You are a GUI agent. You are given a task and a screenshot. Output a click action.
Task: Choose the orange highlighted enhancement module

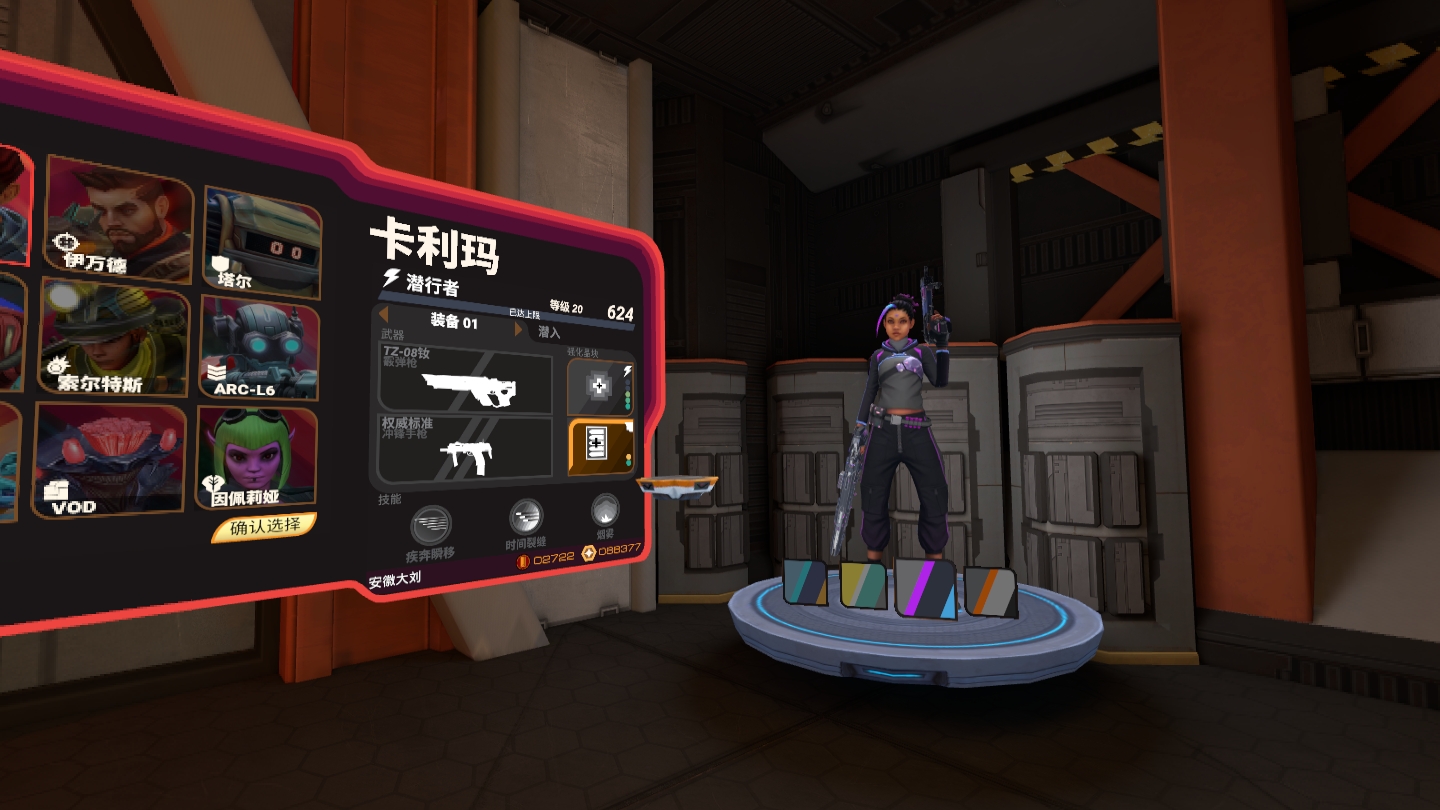[x=602, y=445]
